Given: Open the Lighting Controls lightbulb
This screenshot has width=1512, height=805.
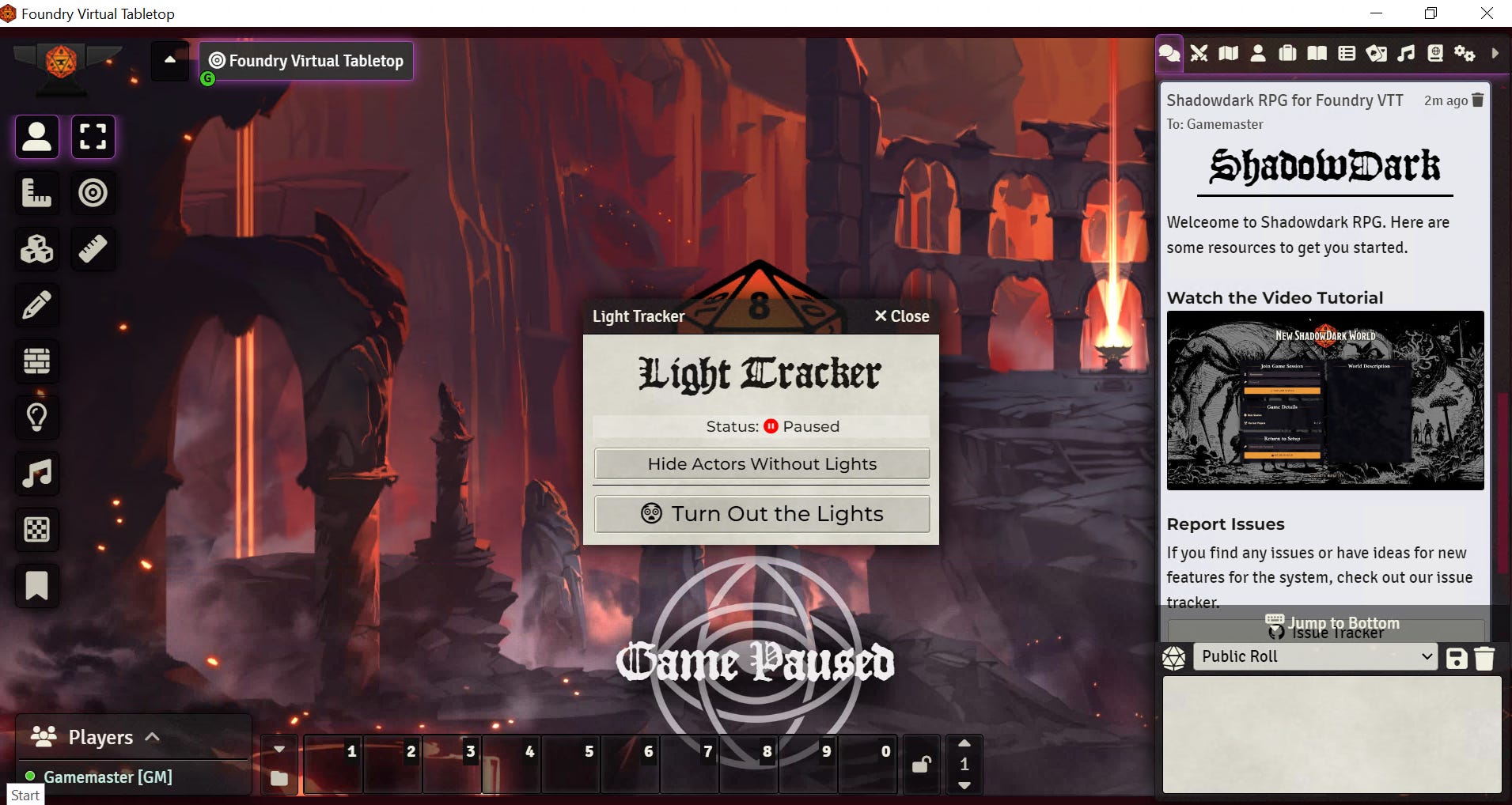Looking at the screenshot, I should (36, 418).
